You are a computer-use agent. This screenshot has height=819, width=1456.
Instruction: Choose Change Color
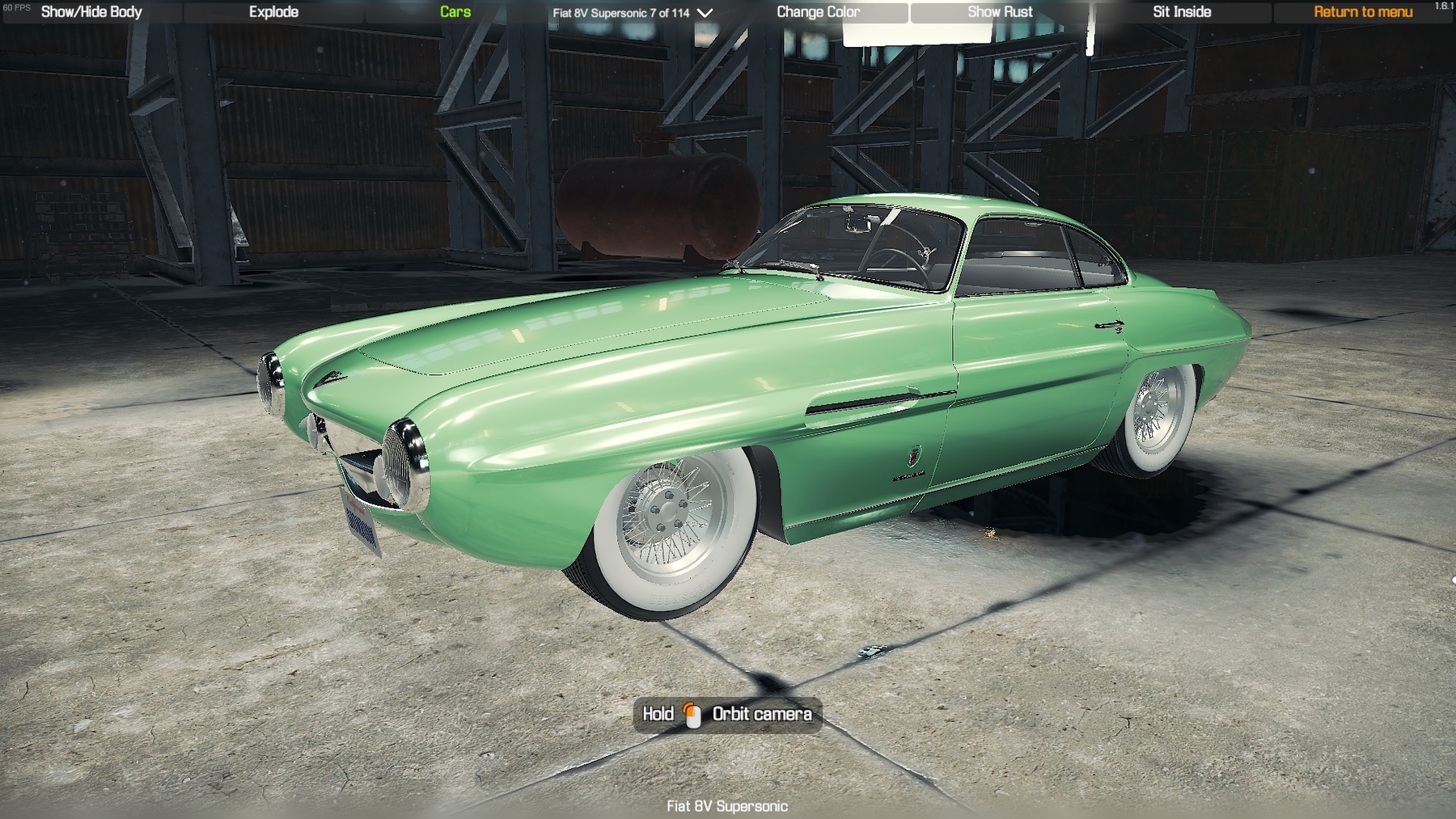click(x=818, y=12)
